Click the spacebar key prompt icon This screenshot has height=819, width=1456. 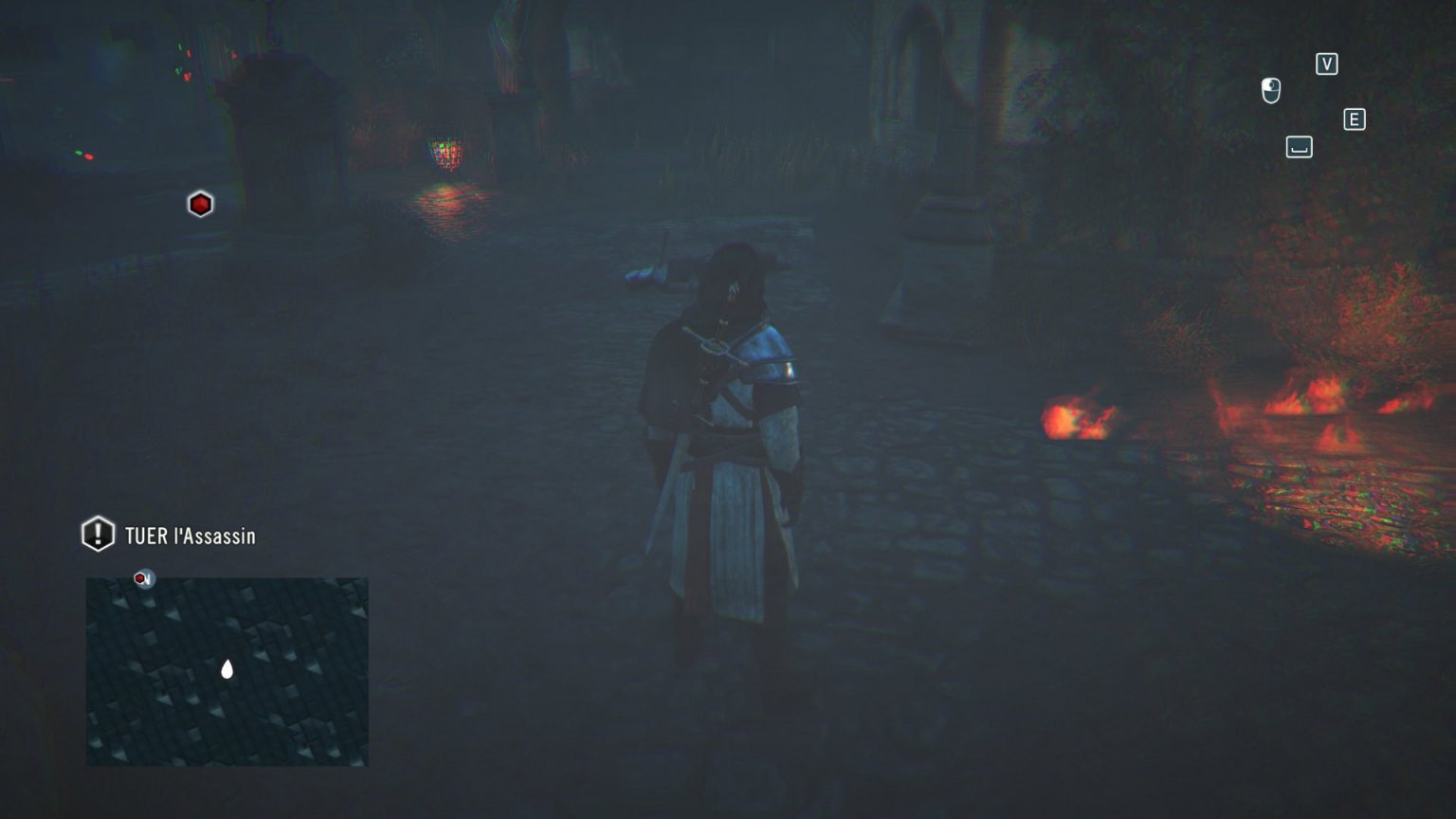1298,147
